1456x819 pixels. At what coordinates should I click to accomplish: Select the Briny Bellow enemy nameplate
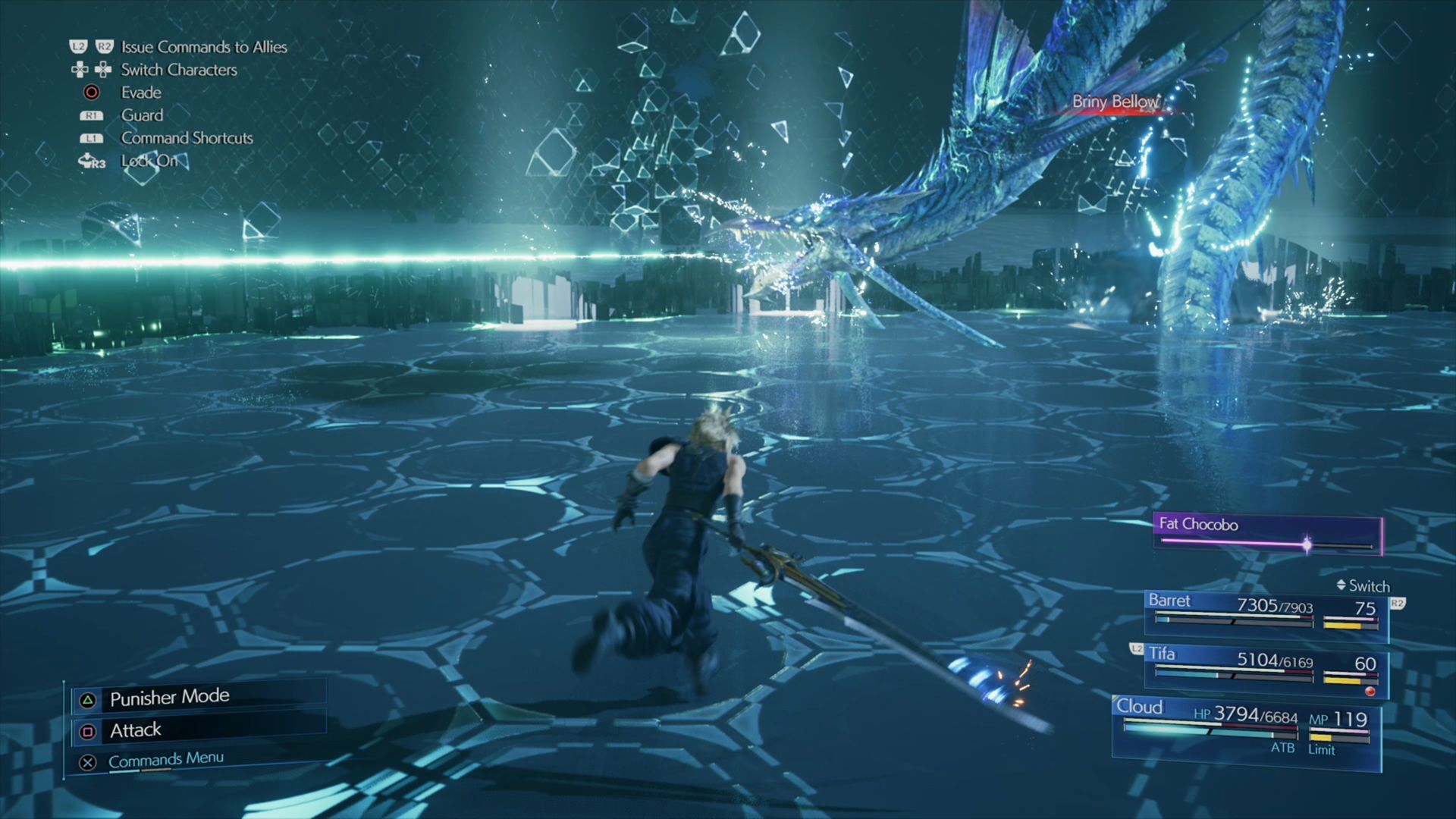(x=1115, y=102)
